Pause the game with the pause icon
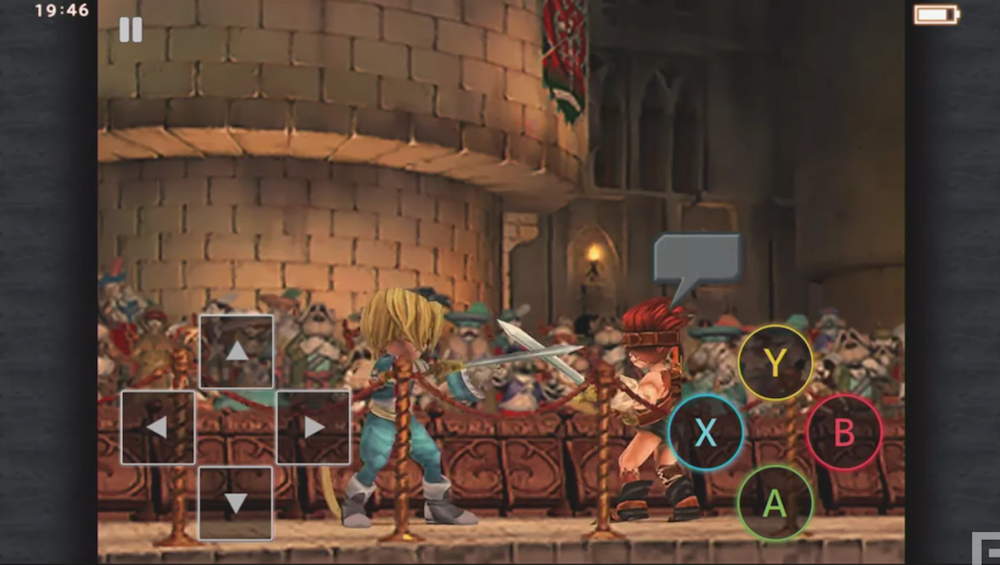 pyautogui.click(x=130, y=30)
